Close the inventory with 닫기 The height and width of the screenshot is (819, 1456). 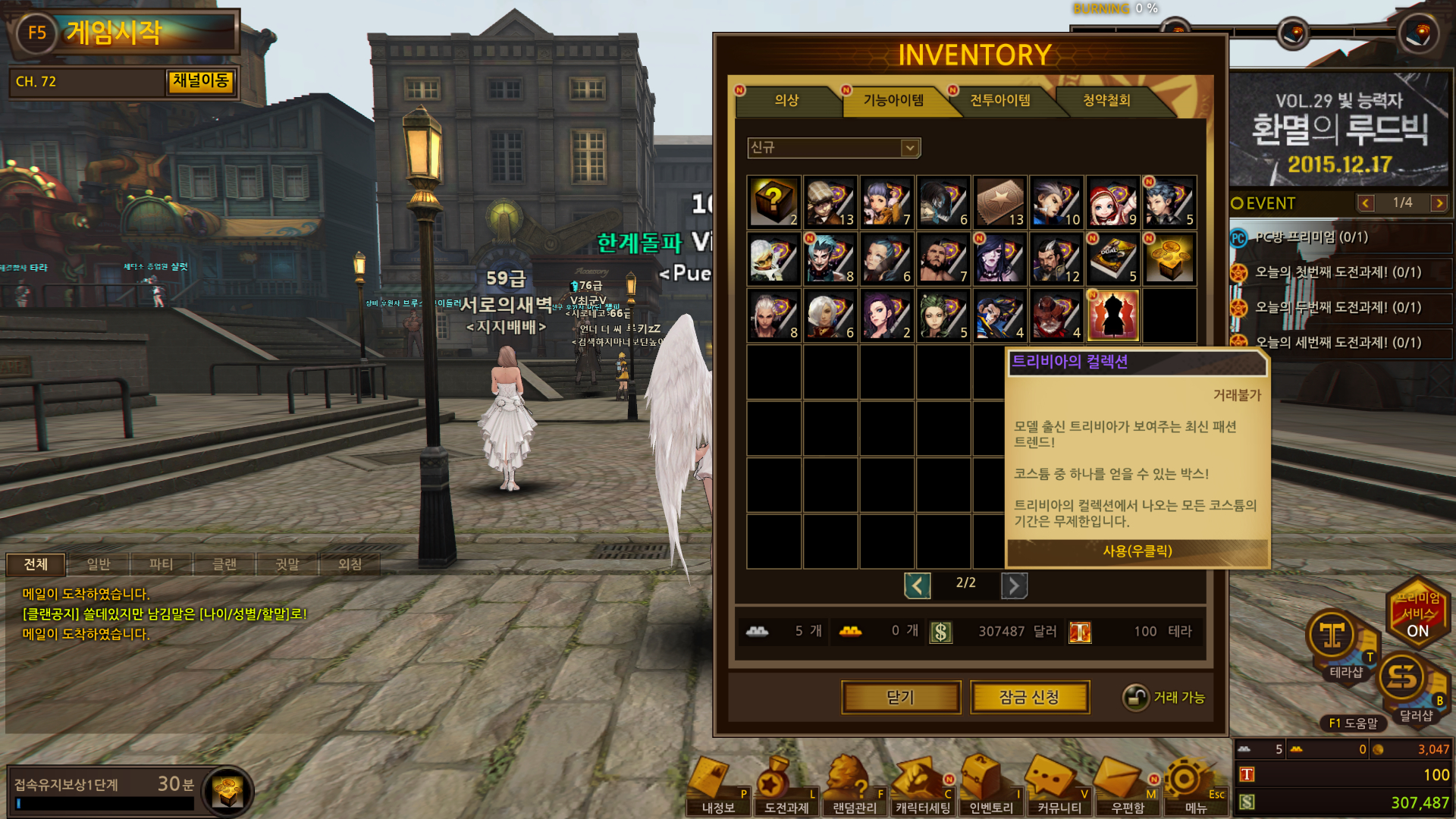point(901,697)
